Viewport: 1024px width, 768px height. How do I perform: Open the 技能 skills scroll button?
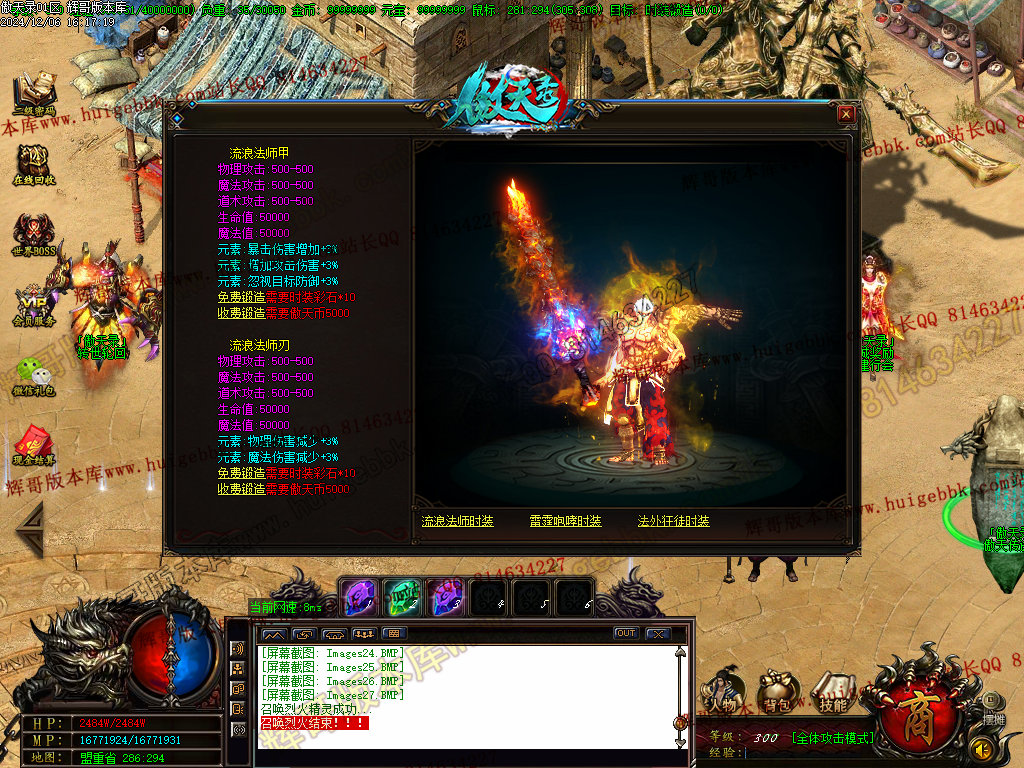(831, 692)
